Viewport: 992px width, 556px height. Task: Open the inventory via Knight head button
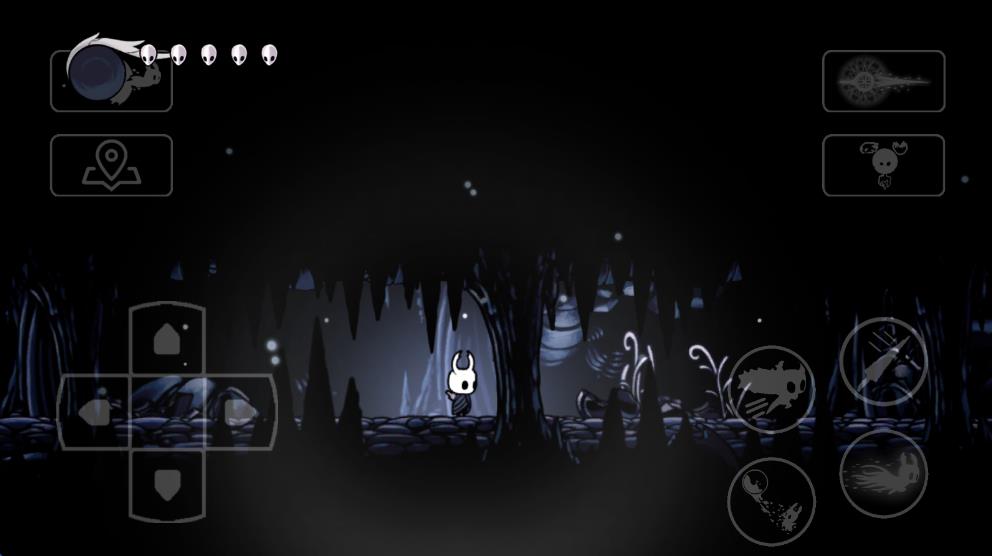[x=883, y=165]
